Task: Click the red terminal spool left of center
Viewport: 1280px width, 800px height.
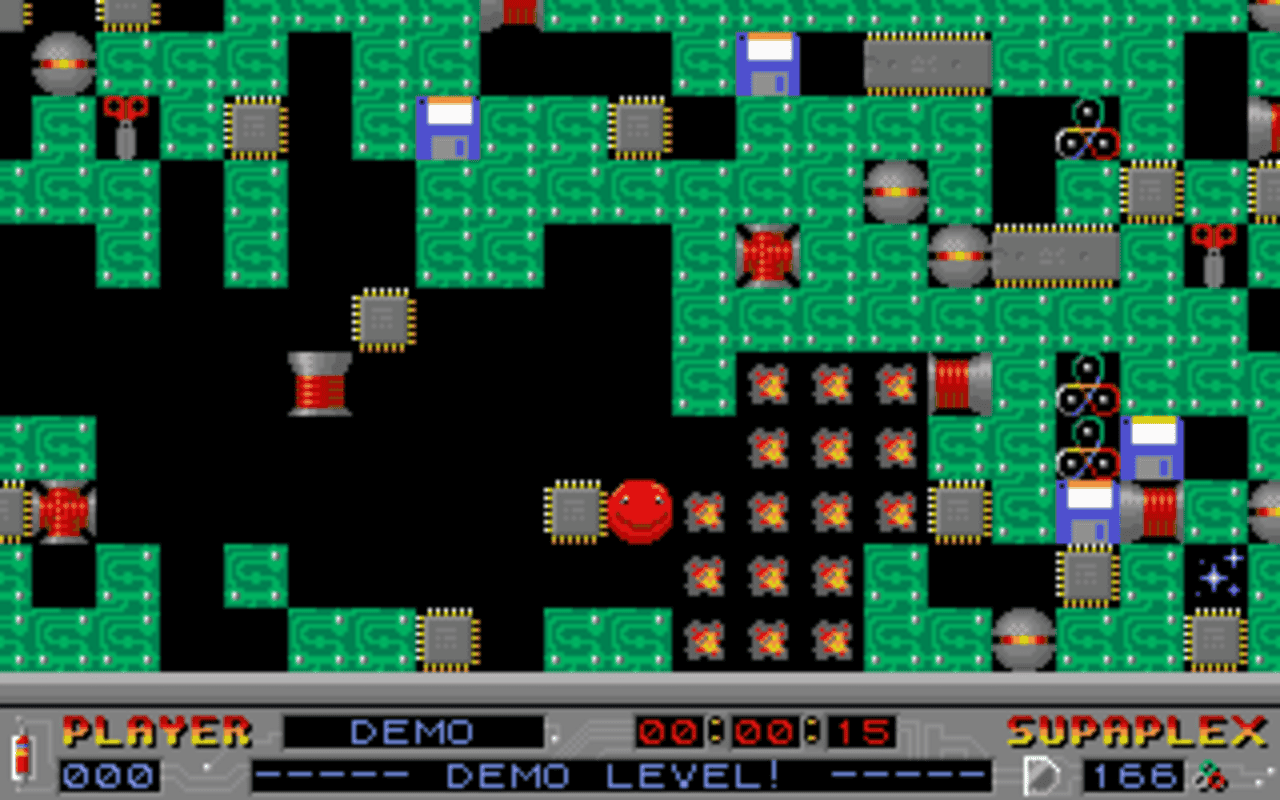Action: (x=318, y=385)
